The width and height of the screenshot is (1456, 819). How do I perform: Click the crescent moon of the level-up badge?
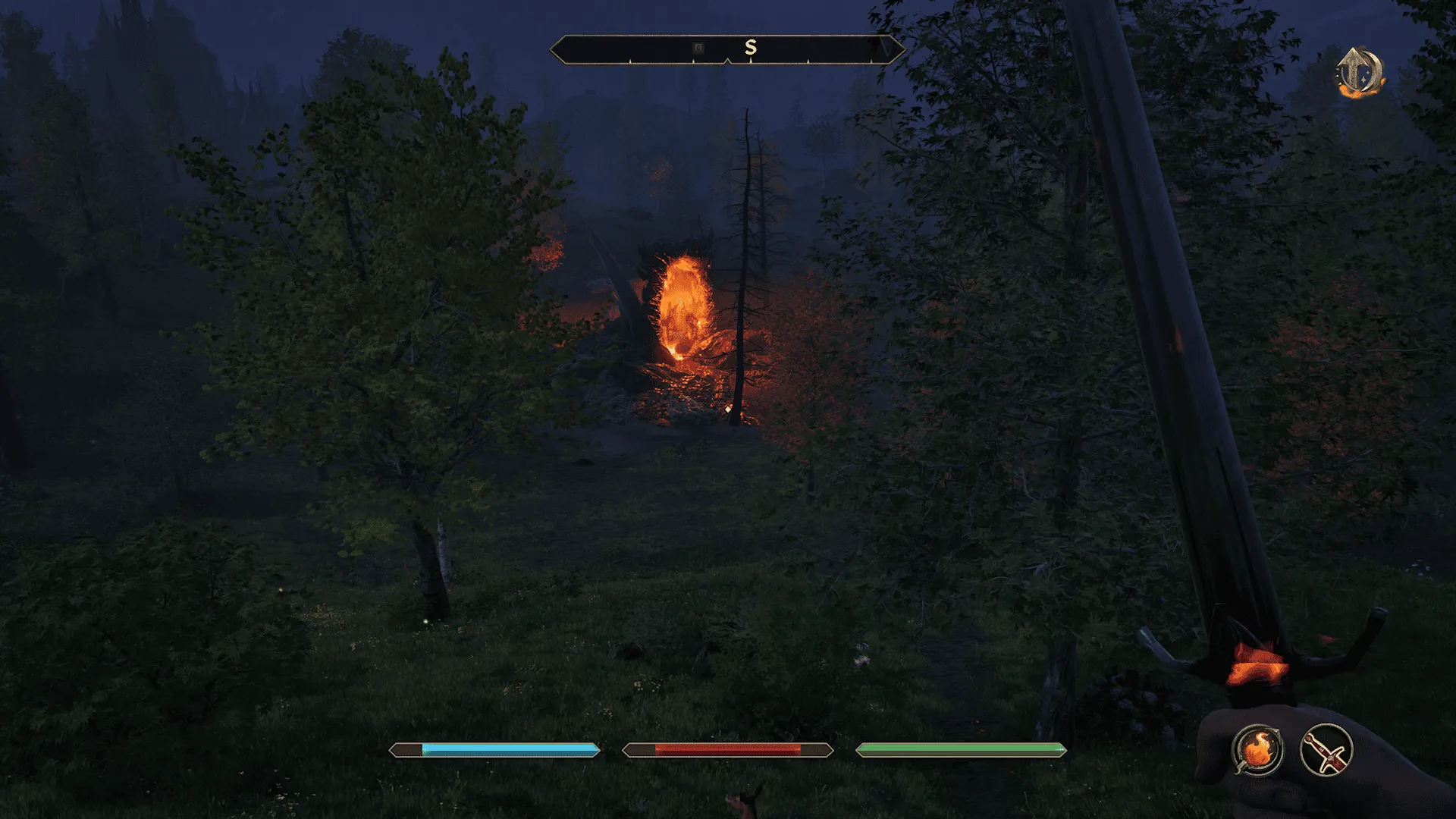pyautogui.click(x=1374, y=71)
